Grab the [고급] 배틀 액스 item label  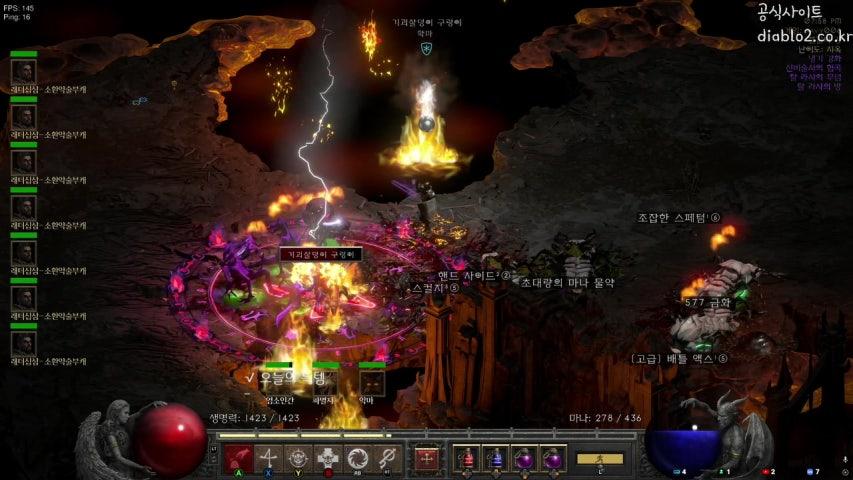[679, 358]
